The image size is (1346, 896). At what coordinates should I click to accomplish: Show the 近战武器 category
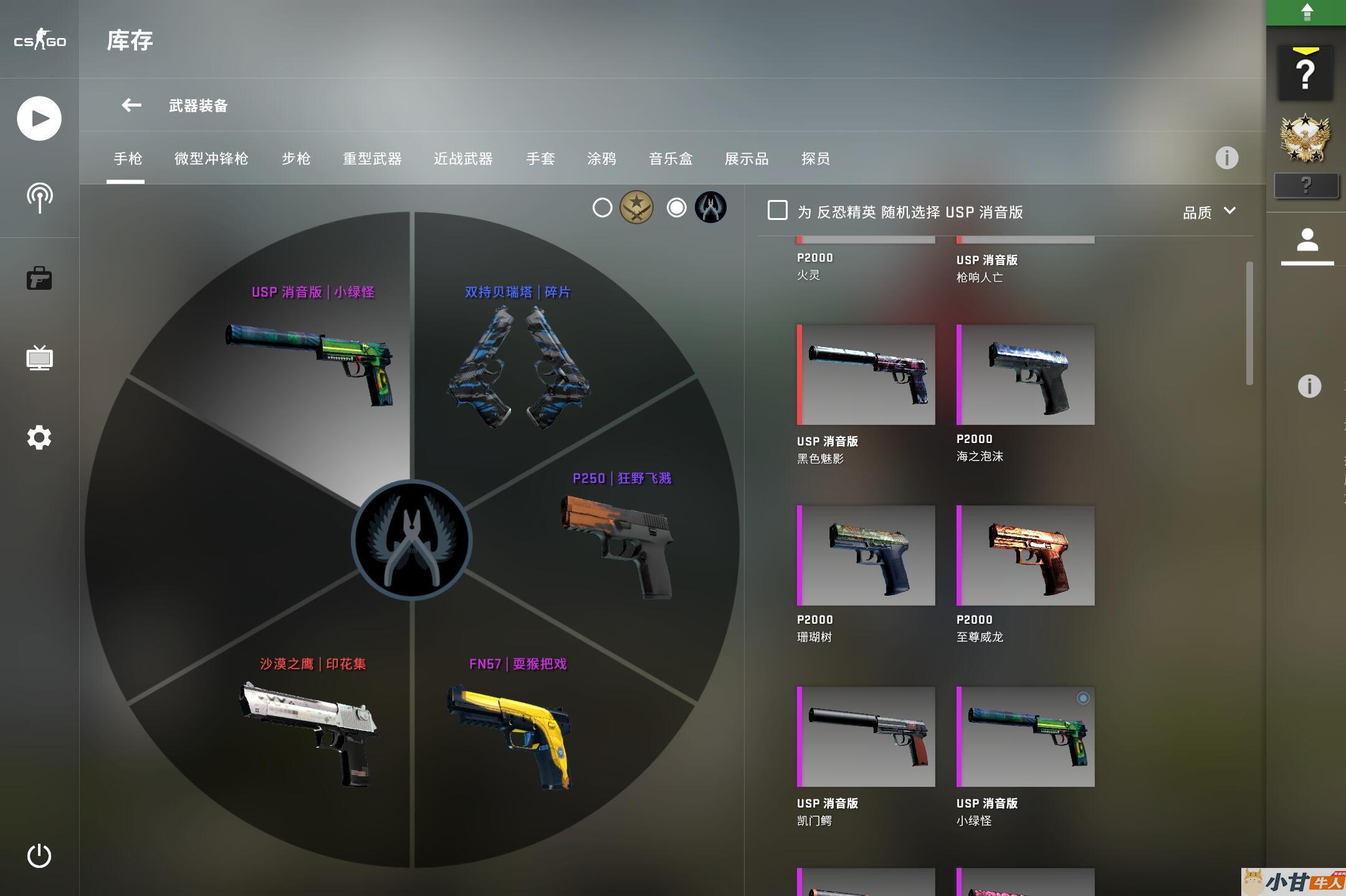click(x=463, y=159)
